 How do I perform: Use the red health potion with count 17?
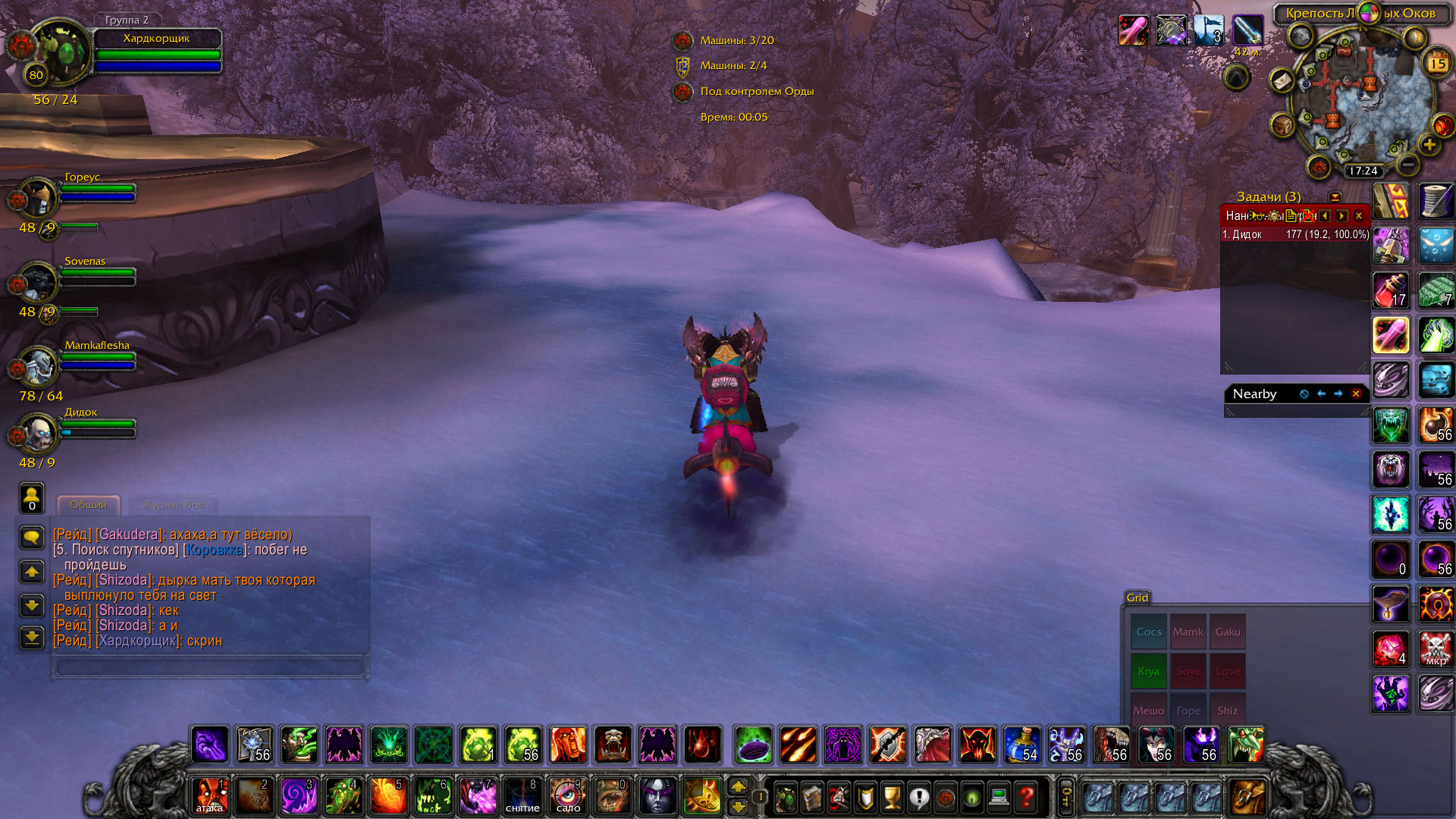pyautogui.click(x=1390, y=290)
